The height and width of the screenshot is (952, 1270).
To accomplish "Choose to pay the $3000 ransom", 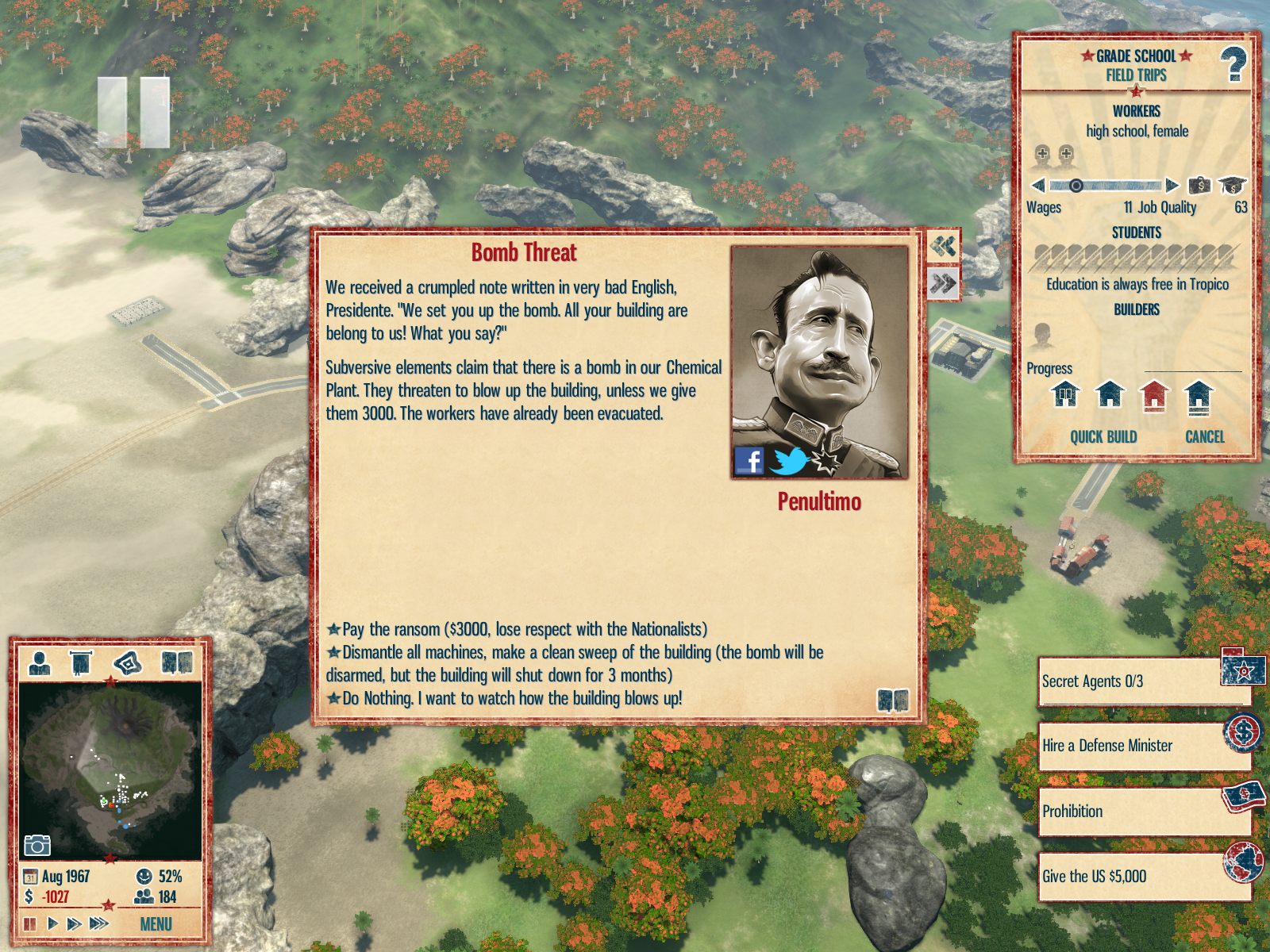I will (524, 630).
